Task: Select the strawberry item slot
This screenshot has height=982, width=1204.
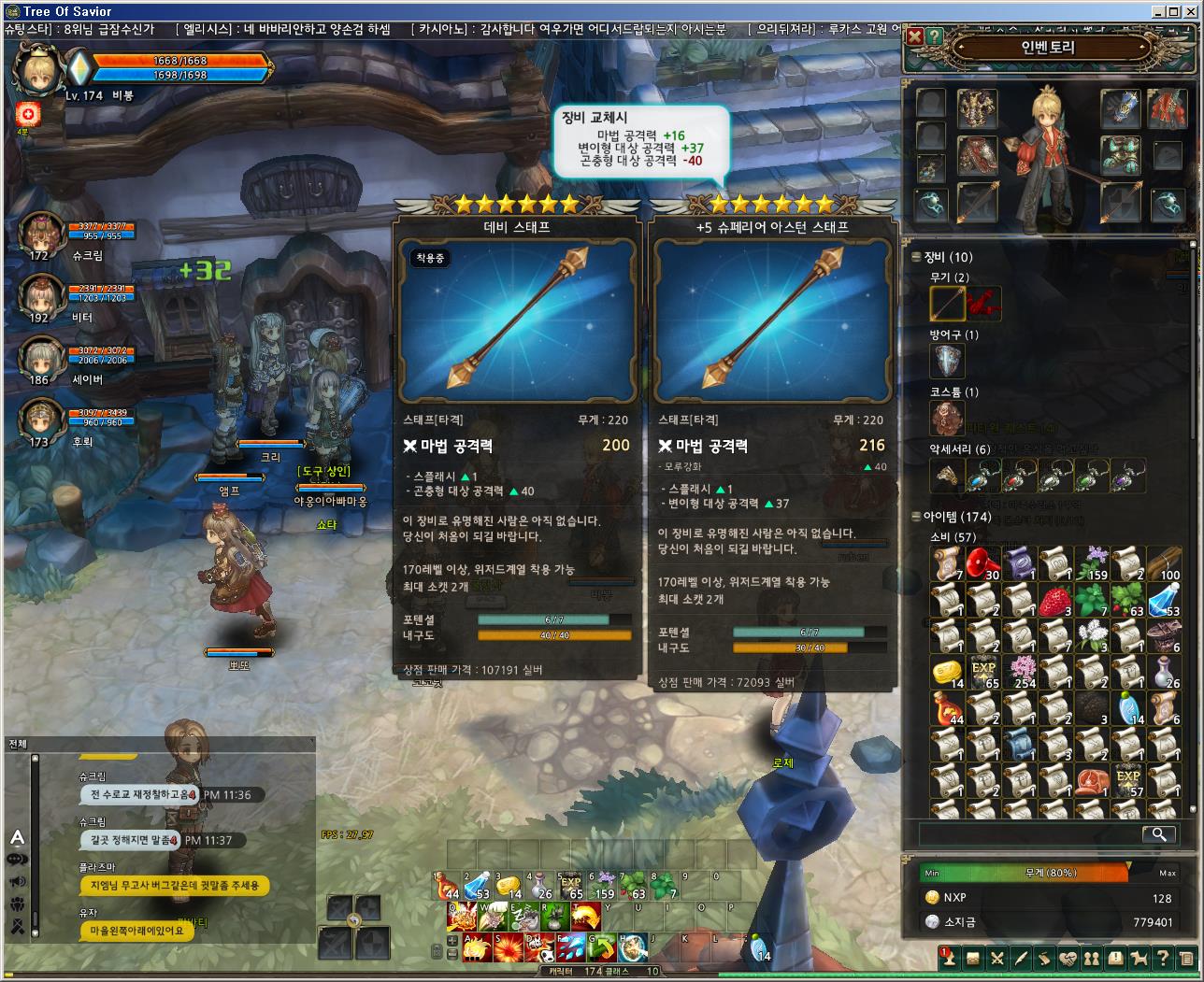Action: [x=1056, y=600]
